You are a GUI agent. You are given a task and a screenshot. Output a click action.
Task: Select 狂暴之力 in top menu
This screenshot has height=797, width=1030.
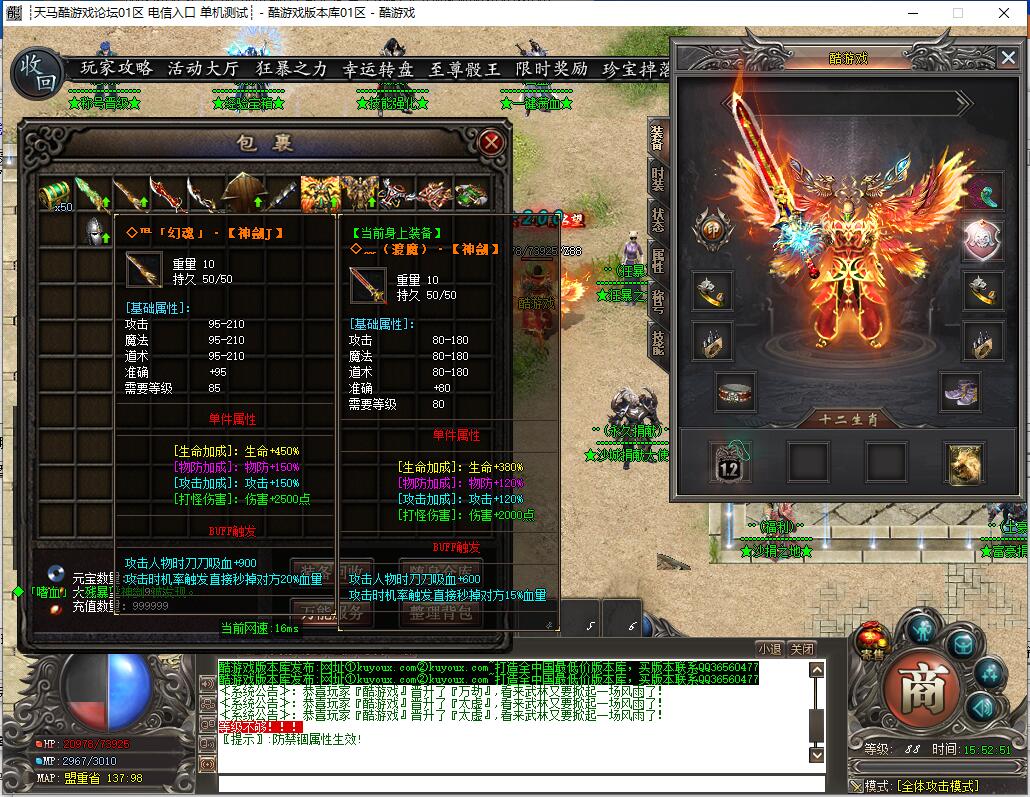[291, 69]
